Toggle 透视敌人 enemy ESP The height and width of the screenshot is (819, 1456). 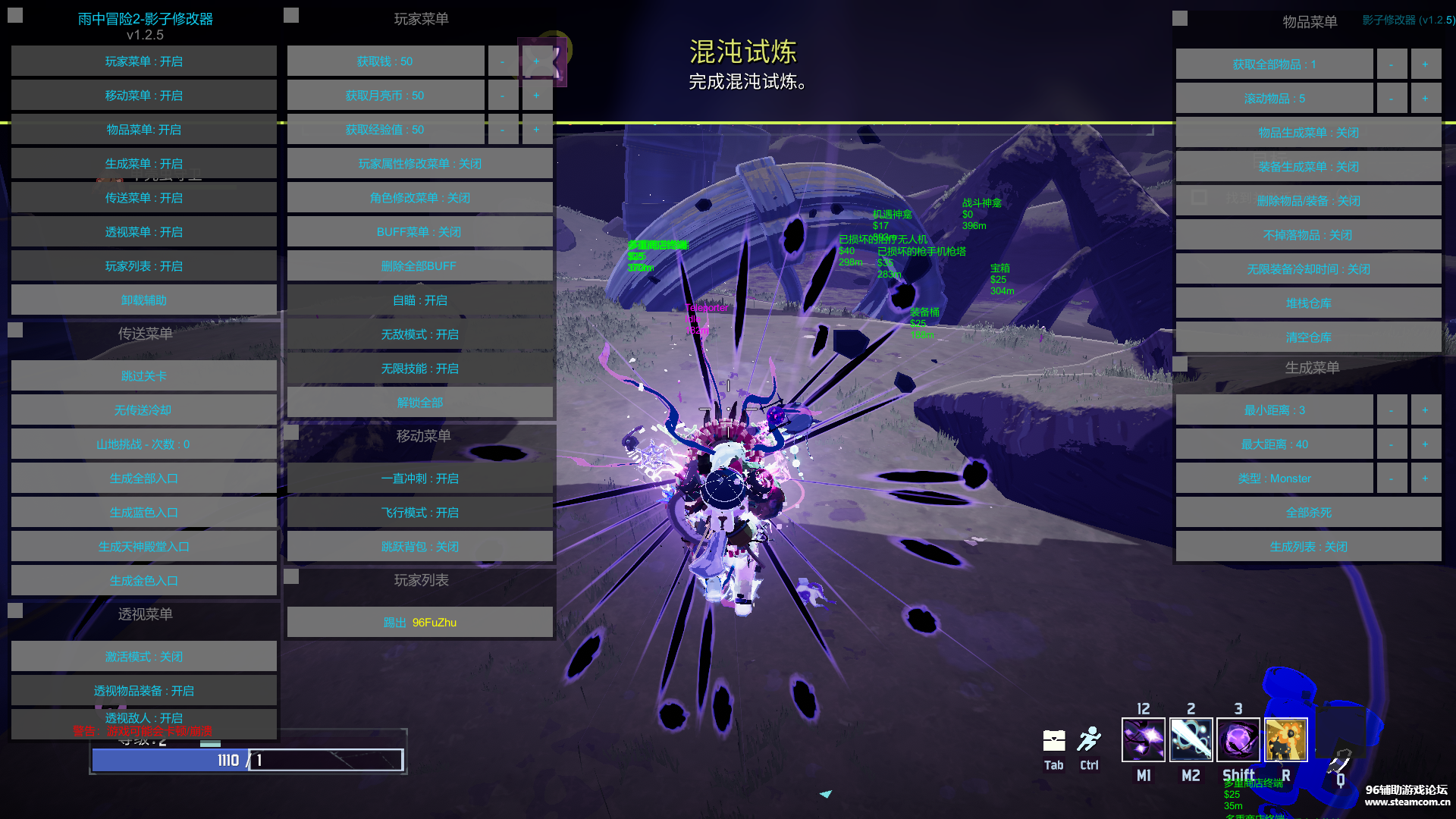click(143, 718)
